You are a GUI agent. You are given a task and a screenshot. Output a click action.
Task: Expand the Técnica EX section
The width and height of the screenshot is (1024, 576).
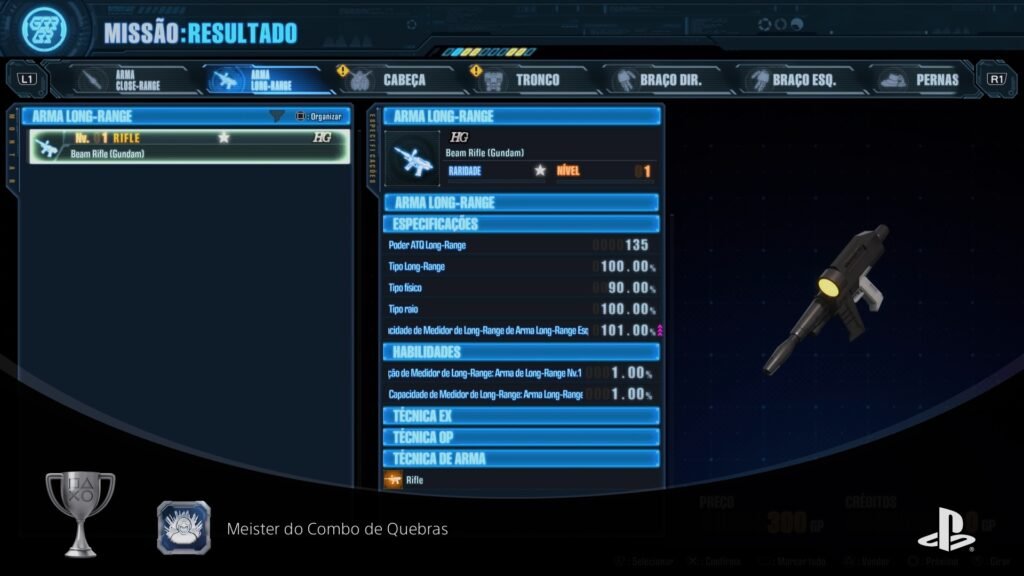pyautogui.click(x=521, y=415)
